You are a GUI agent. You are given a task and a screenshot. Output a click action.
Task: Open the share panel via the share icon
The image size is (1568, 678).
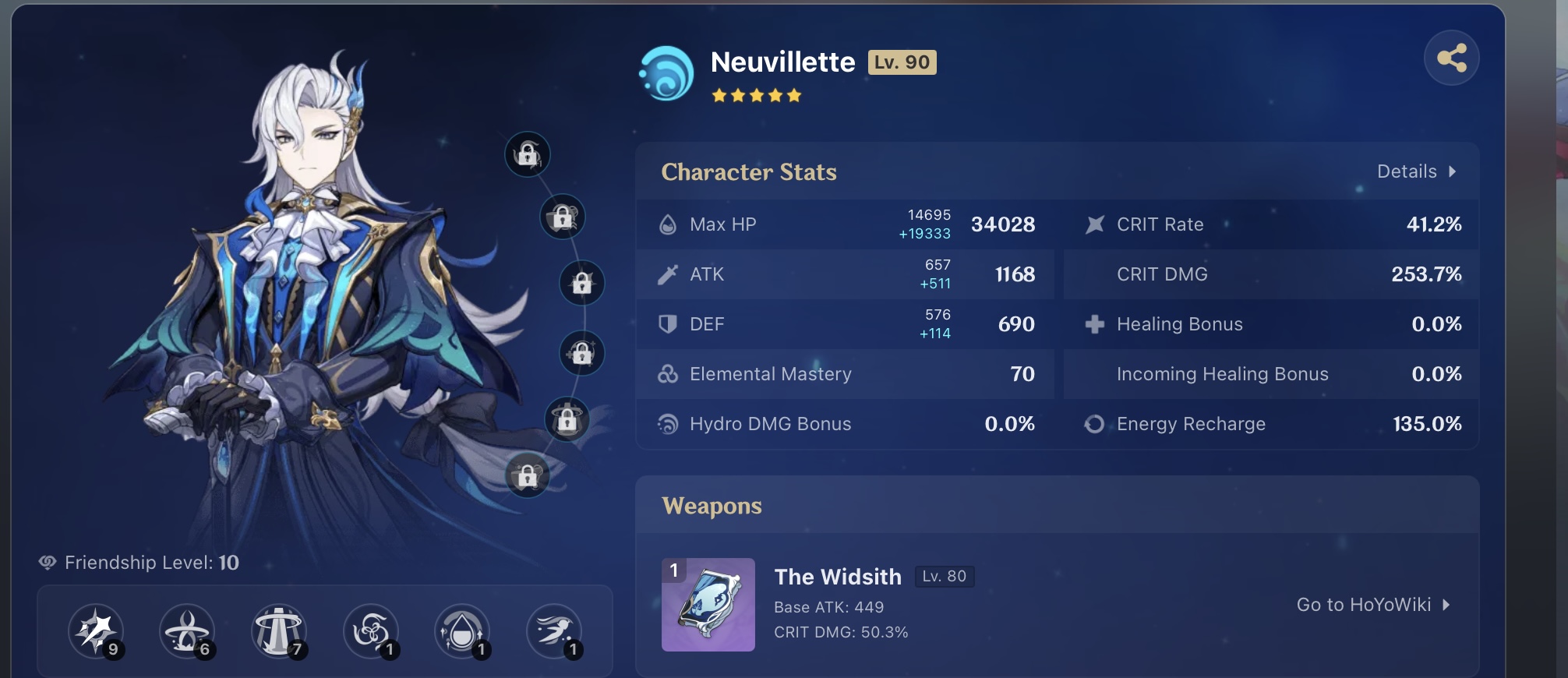[1452, 56]
